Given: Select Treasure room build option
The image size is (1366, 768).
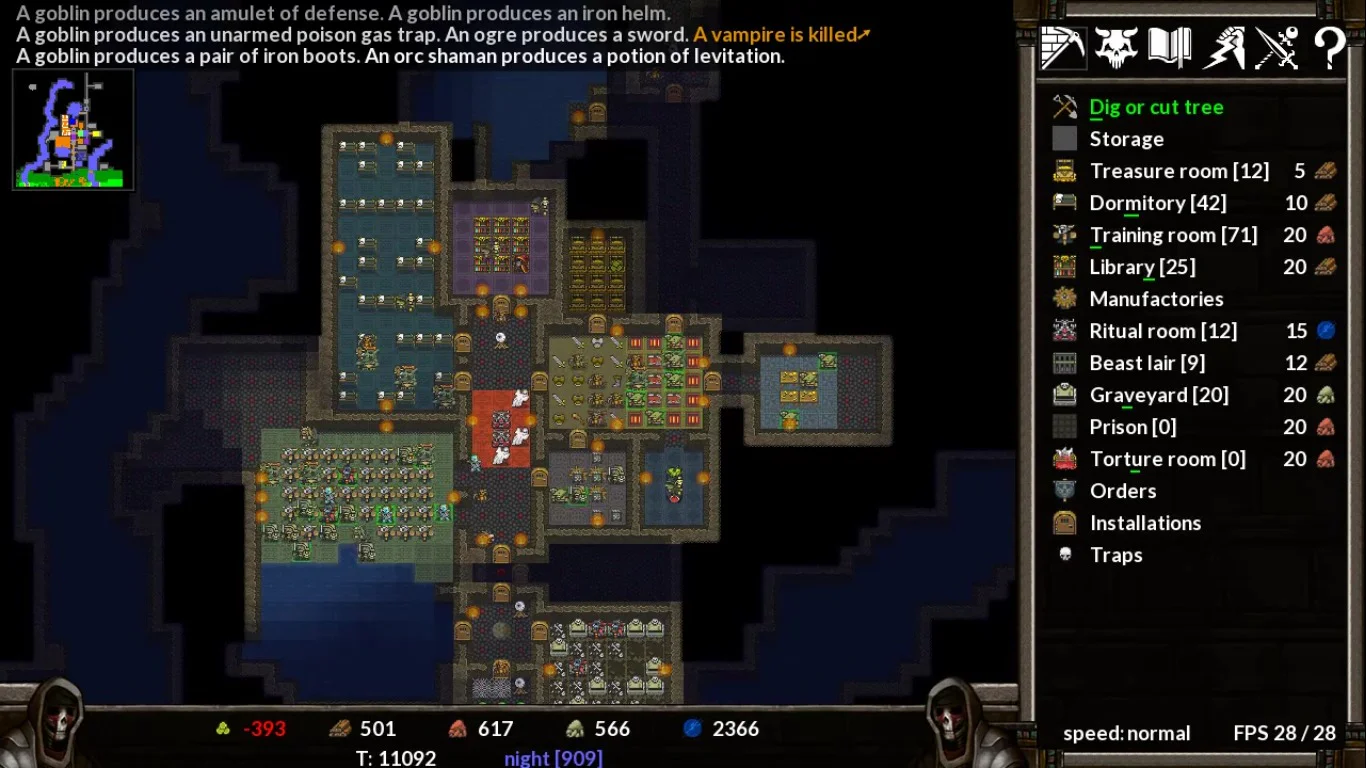Looking at the screenshot, I should [x=1178, y=171].
